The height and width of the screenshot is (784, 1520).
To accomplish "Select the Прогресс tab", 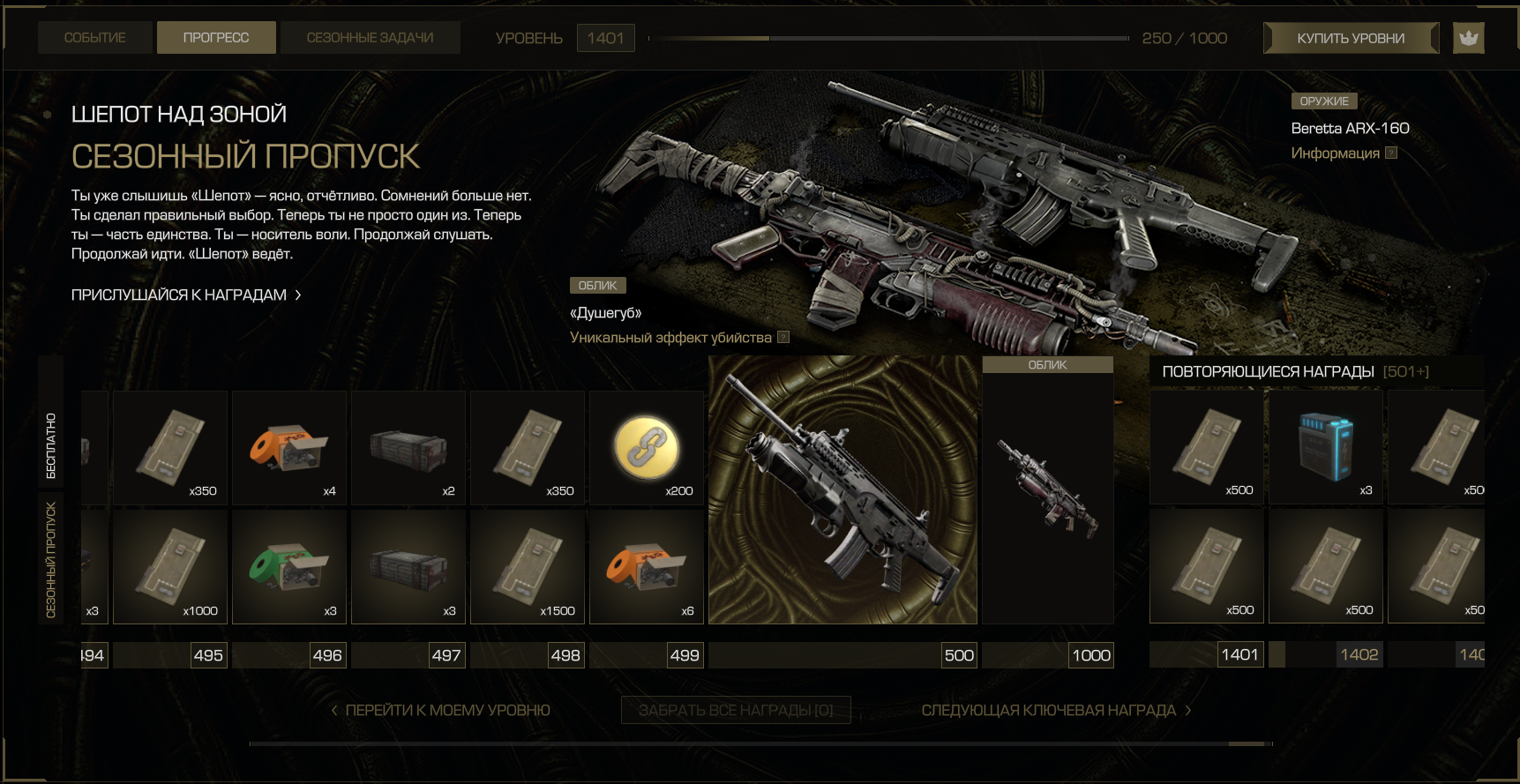I will coord(216,38).
